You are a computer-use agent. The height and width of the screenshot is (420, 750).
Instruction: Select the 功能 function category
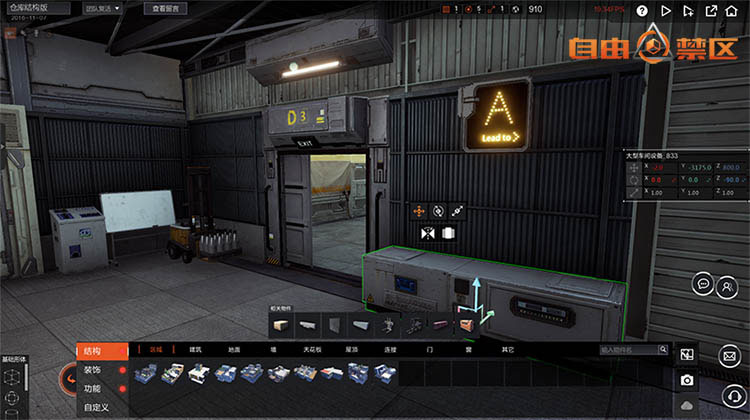tap(93, 389)
